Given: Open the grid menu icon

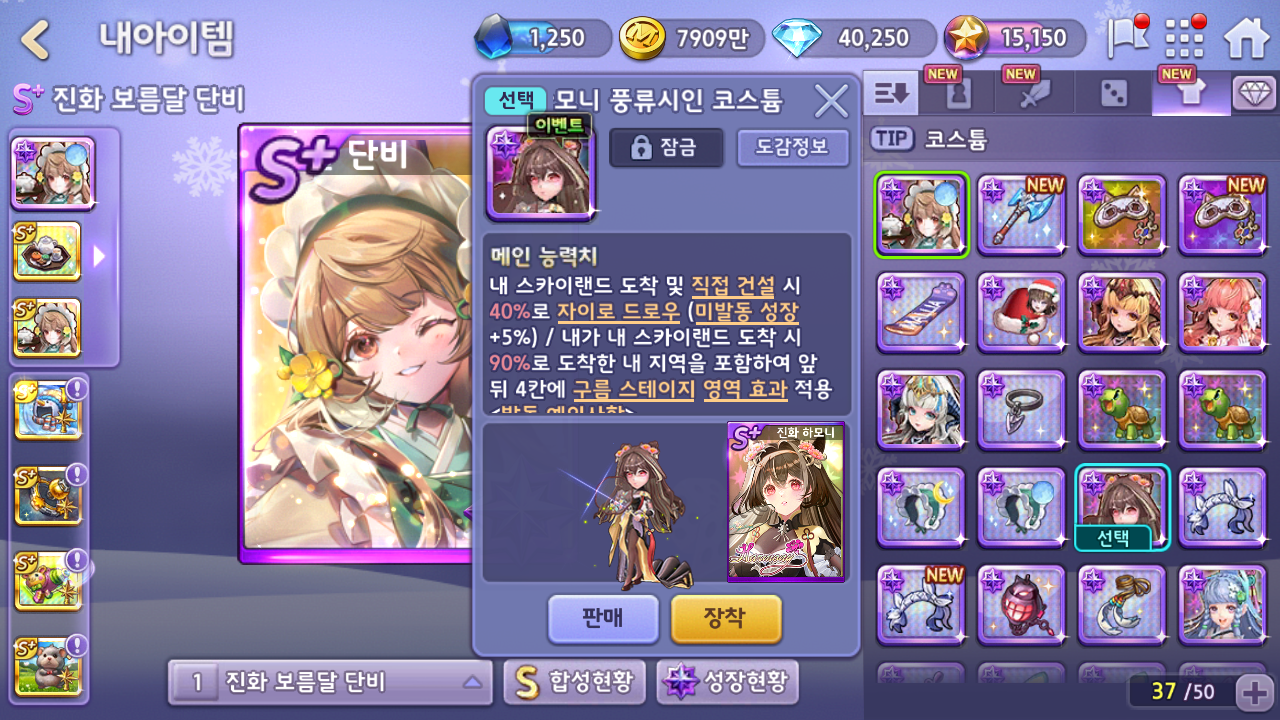Looking at the screenshot, I should coord(1185,38).
